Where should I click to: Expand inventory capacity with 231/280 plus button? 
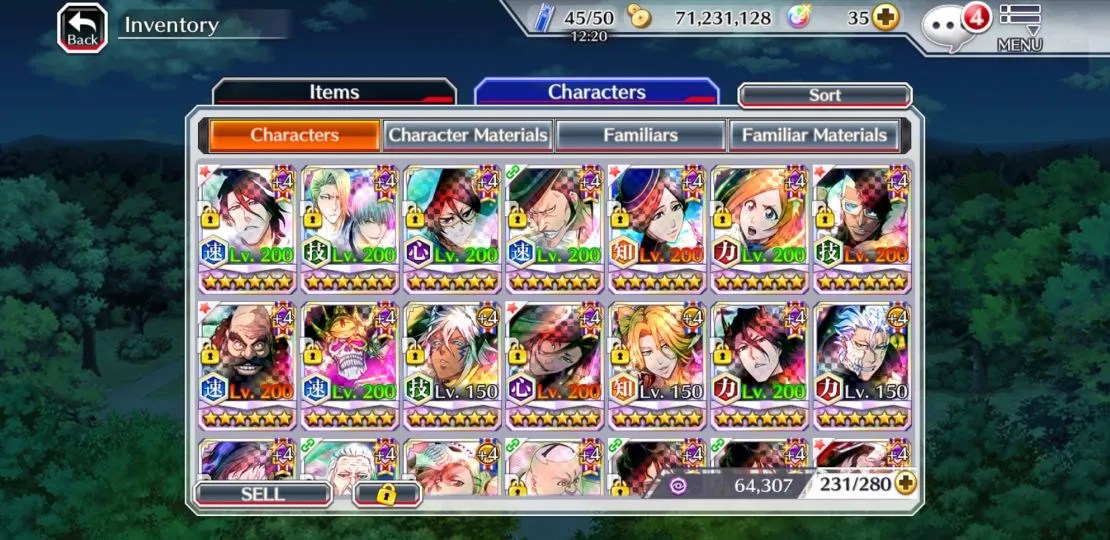pos(906,485)
